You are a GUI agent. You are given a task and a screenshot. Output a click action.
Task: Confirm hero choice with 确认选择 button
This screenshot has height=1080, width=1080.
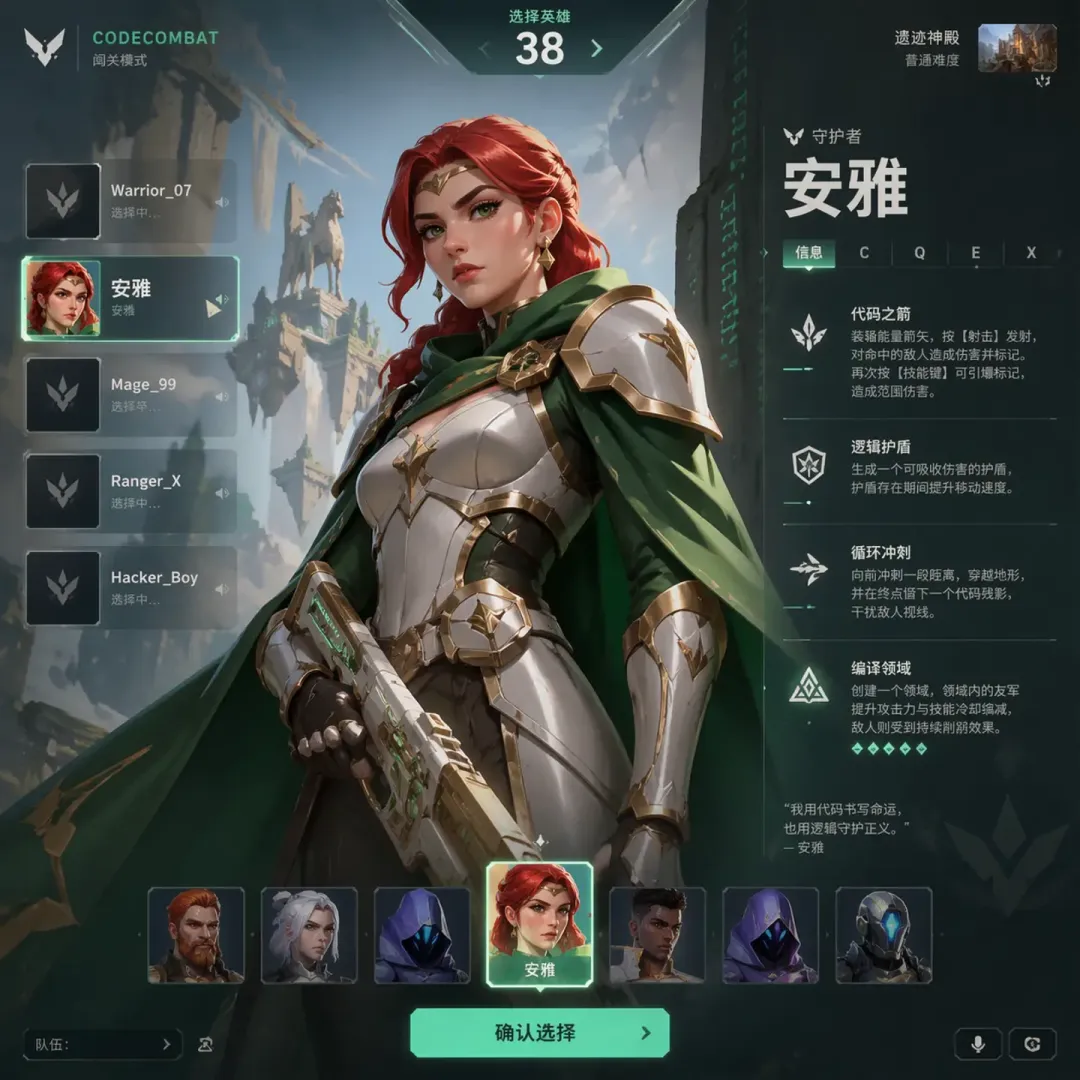[x=539, y=1033]
